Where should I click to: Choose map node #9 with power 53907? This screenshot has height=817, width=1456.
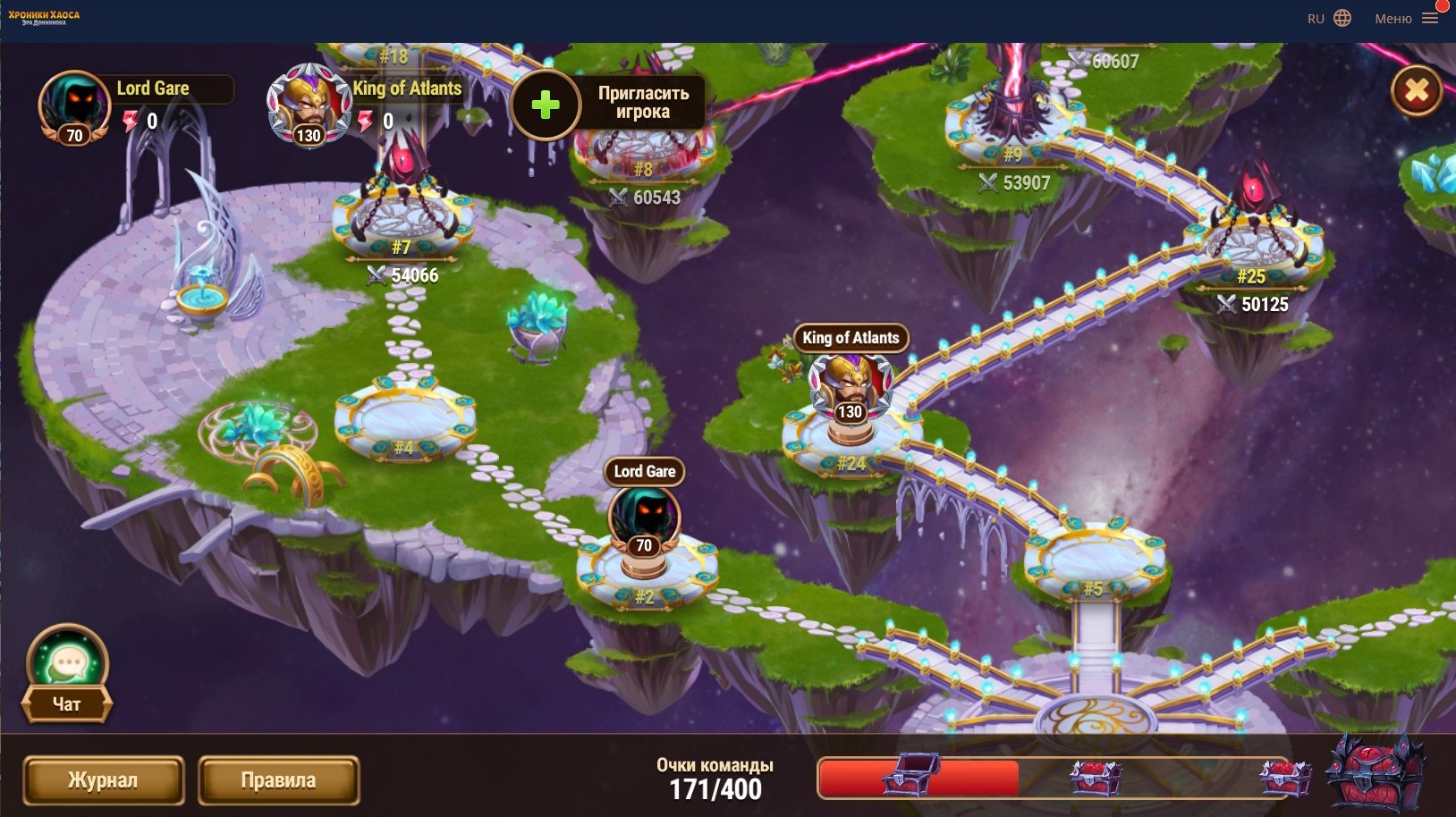1014,125
